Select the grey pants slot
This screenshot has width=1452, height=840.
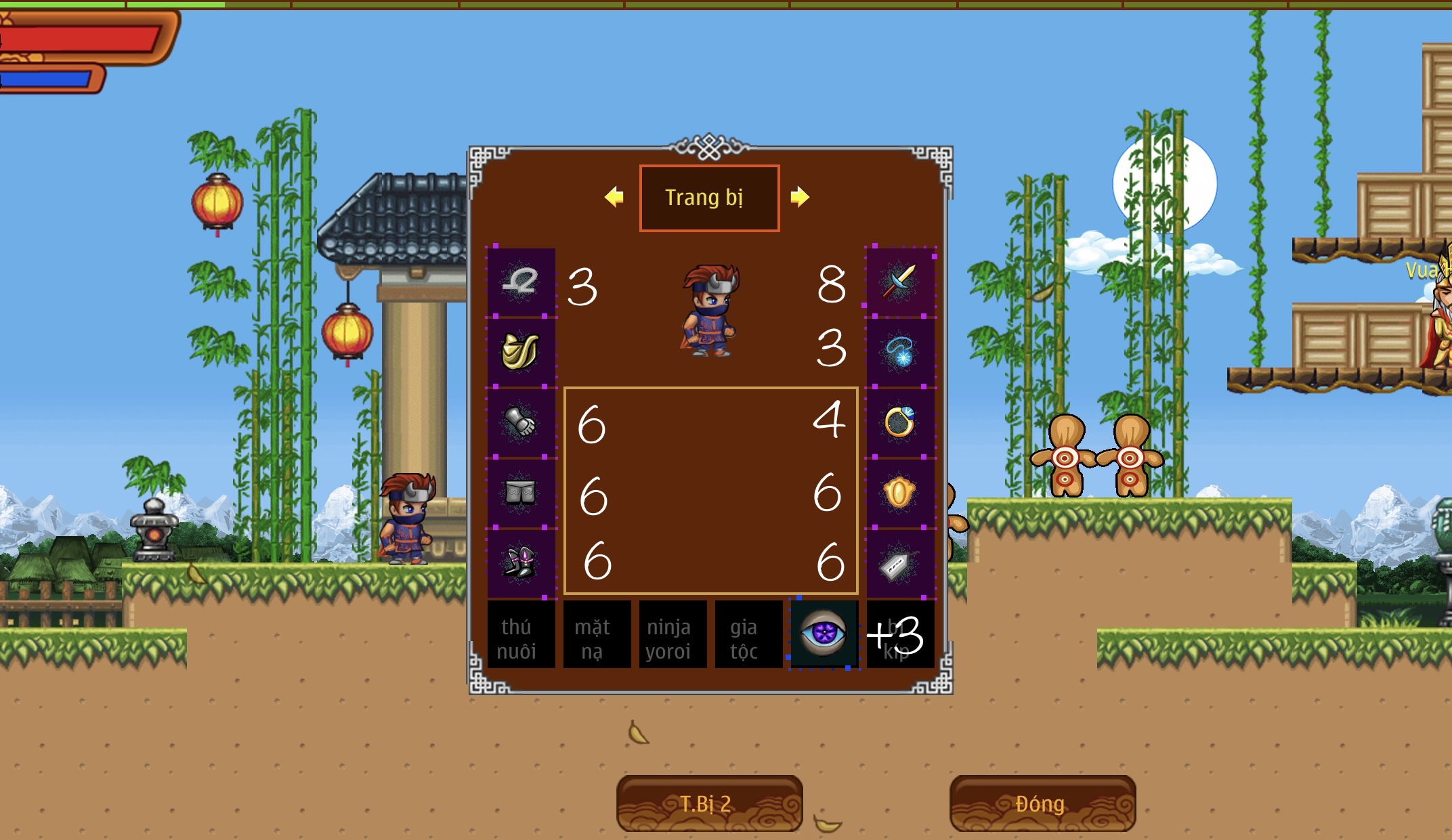tap(521, 493)
